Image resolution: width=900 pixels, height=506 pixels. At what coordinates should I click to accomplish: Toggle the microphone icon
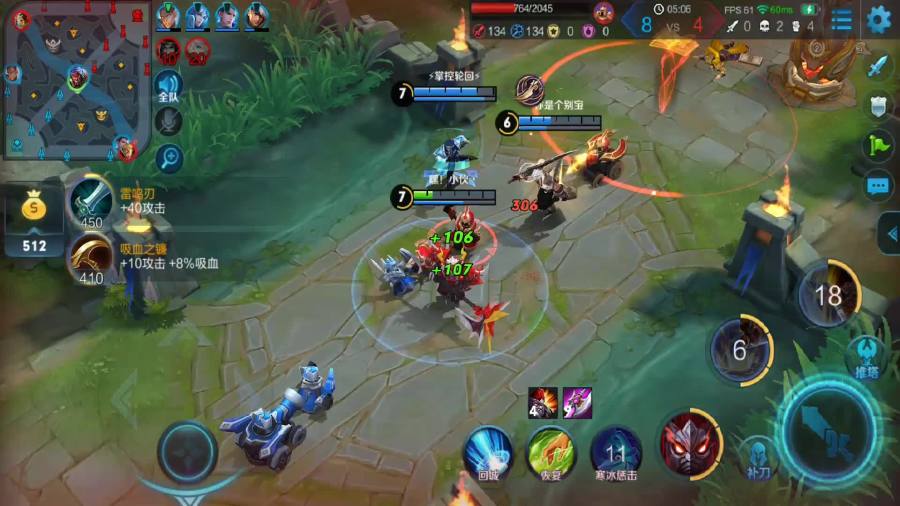(x=168, y=122)
